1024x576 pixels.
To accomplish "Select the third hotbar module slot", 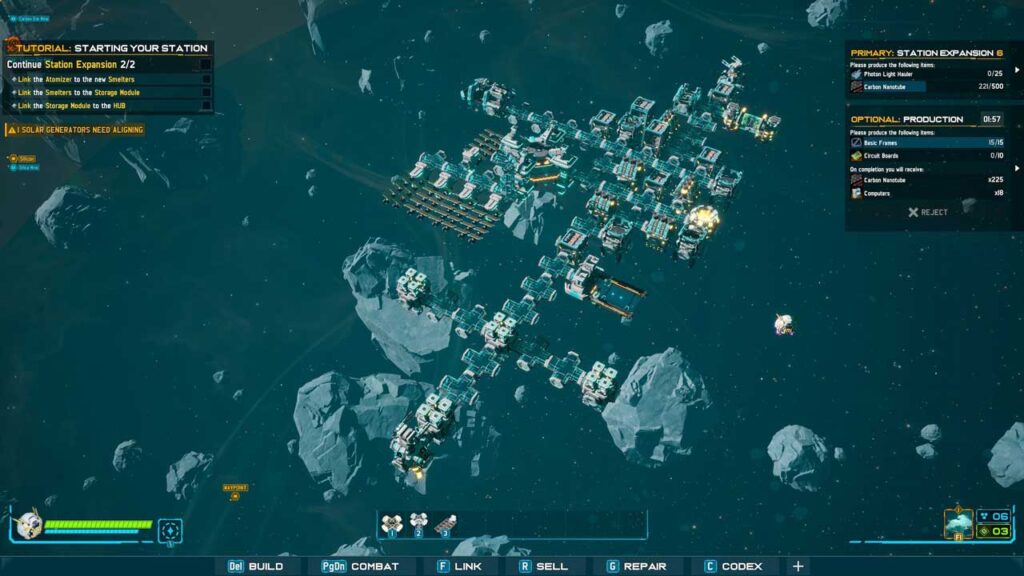I will [x=447, y=522].
